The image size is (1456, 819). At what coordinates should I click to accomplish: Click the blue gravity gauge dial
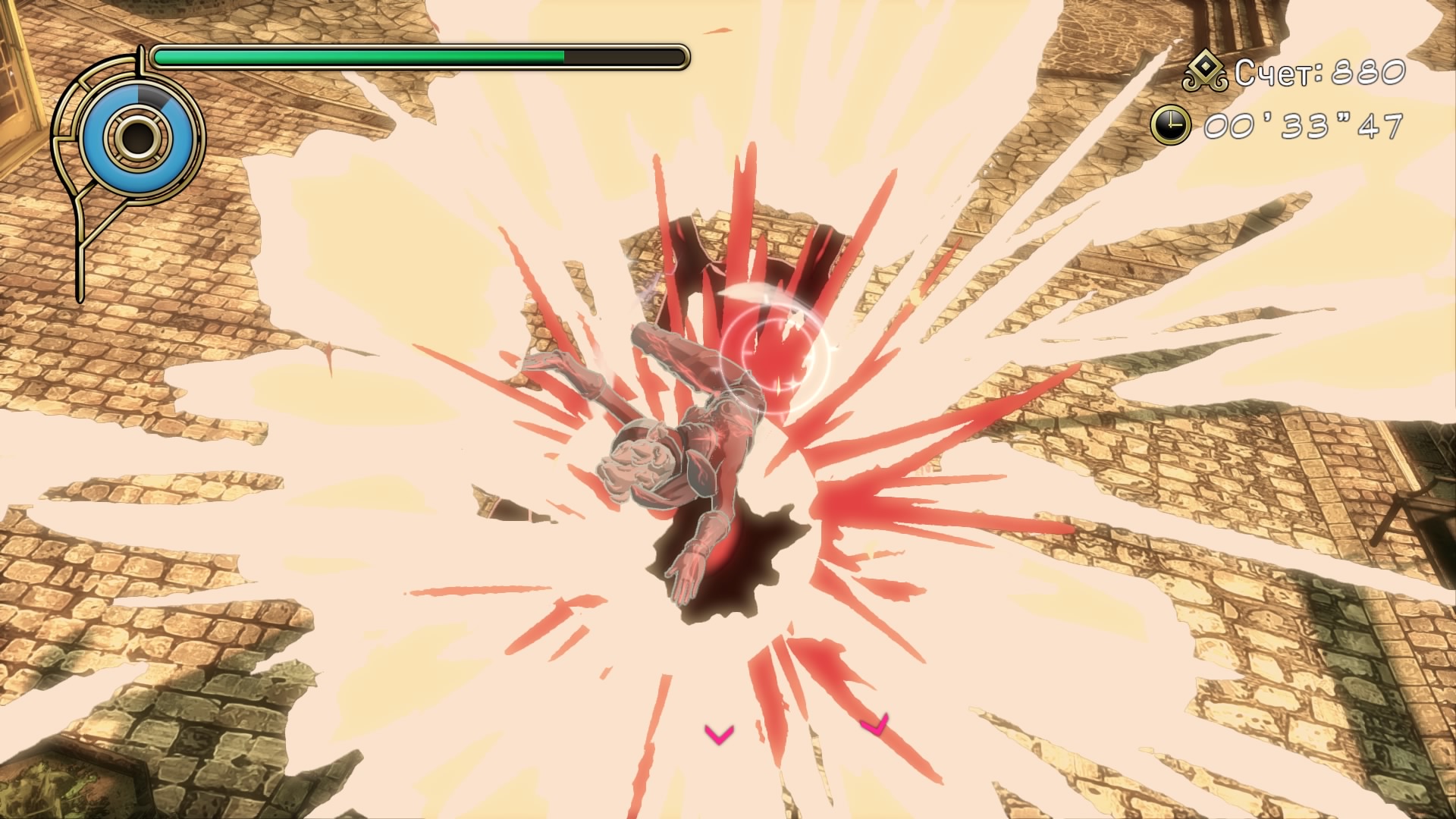(x=136, y=136)
